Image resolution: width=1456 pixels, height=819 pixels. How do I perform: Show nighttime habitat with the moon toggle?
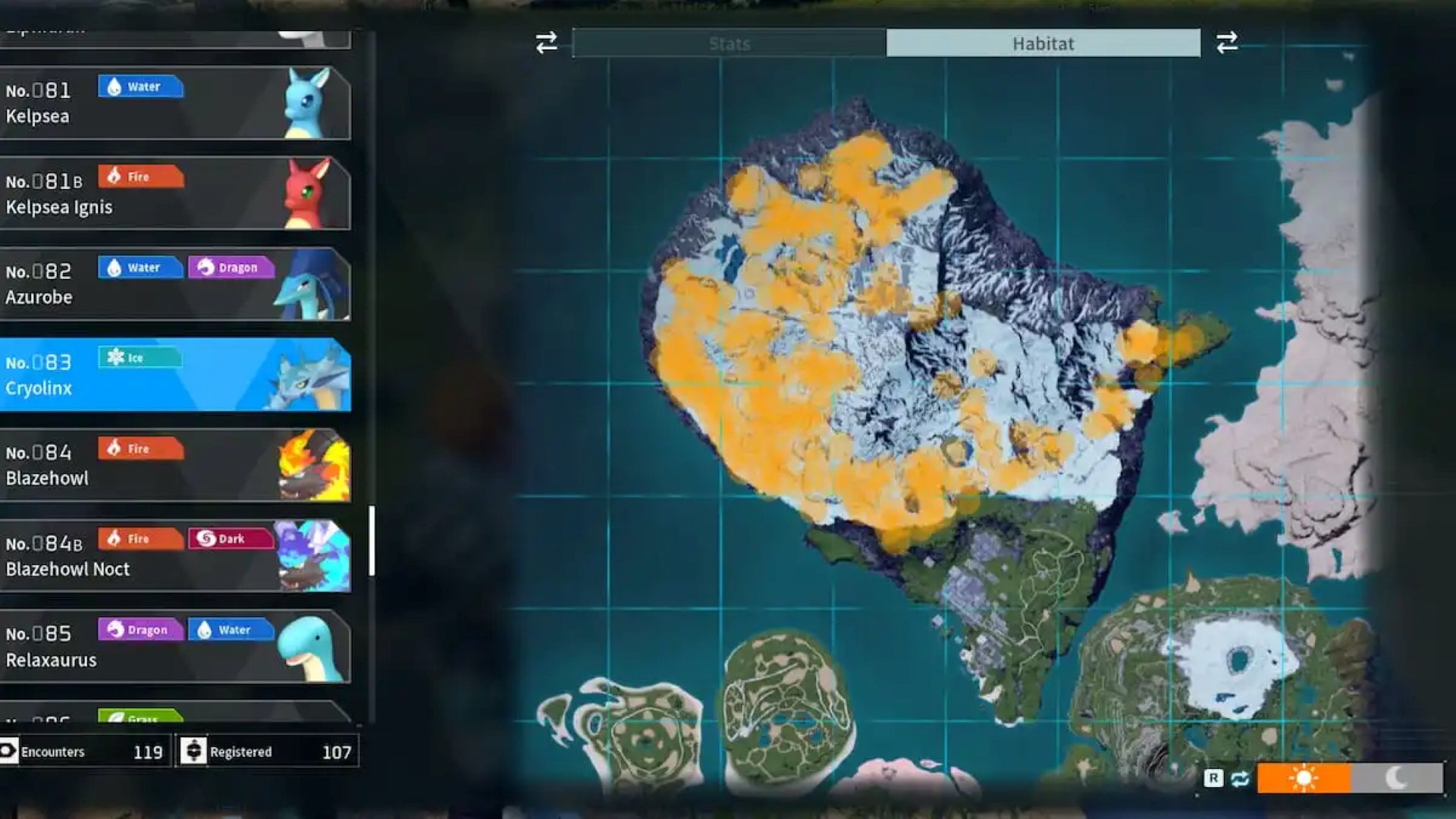tap(1397, 778)
